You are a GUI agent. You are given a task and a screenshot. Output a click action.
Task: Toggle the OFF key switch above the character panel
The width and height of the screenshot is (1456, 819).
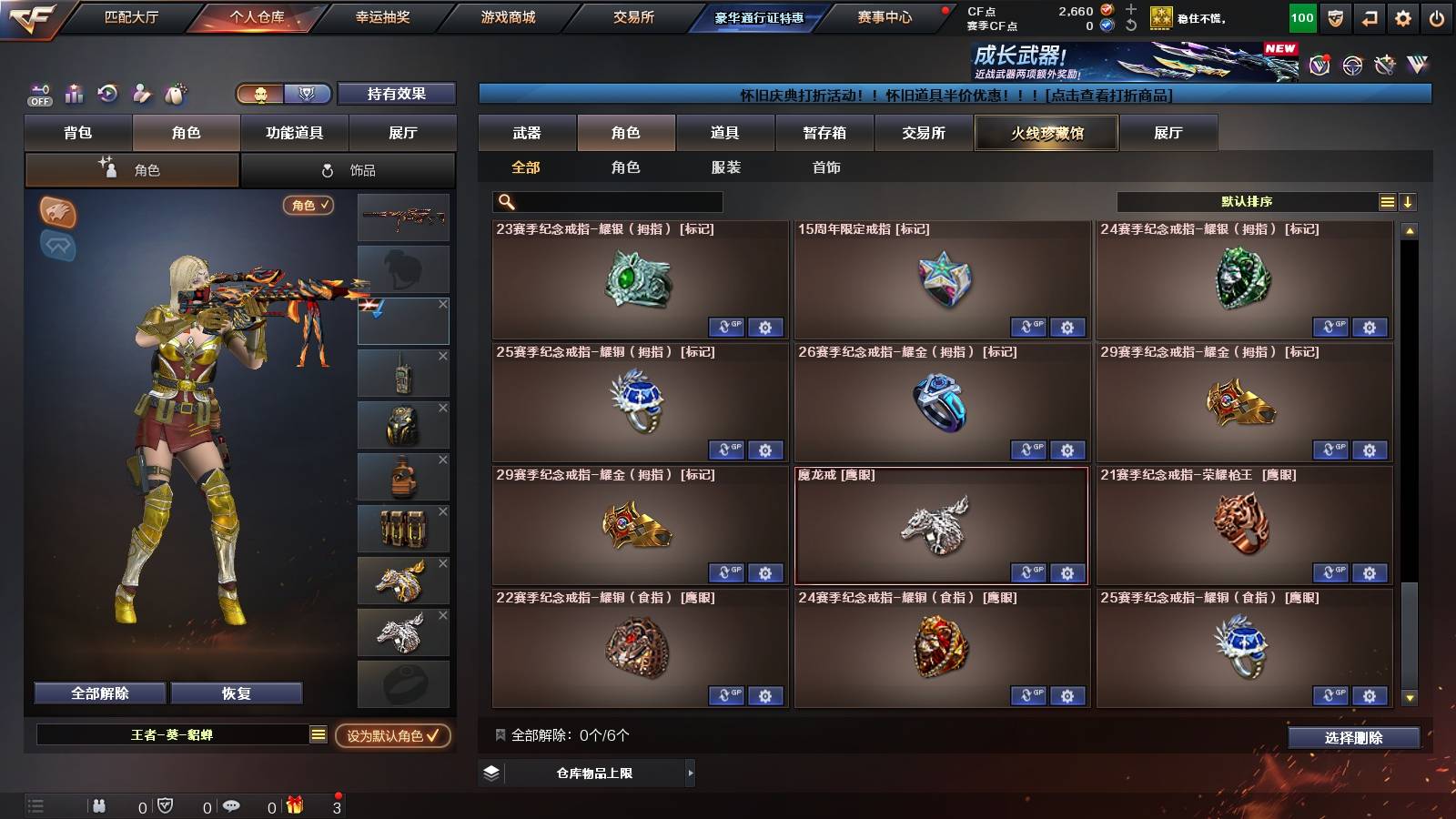point(38,95)
